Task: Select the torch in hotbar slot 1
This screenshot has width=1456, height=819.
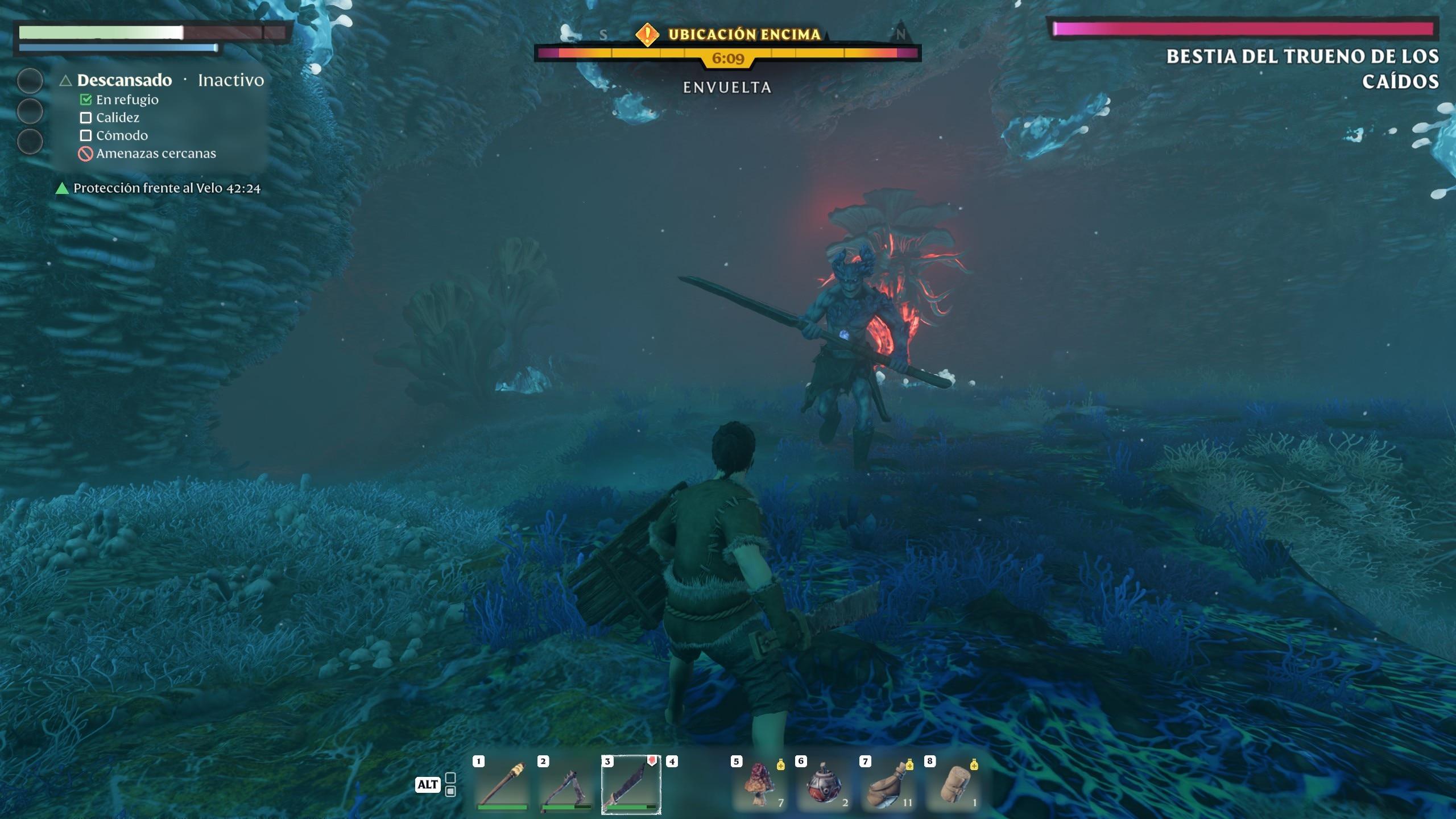Action: pyautogui.click(x=502, y=785)
